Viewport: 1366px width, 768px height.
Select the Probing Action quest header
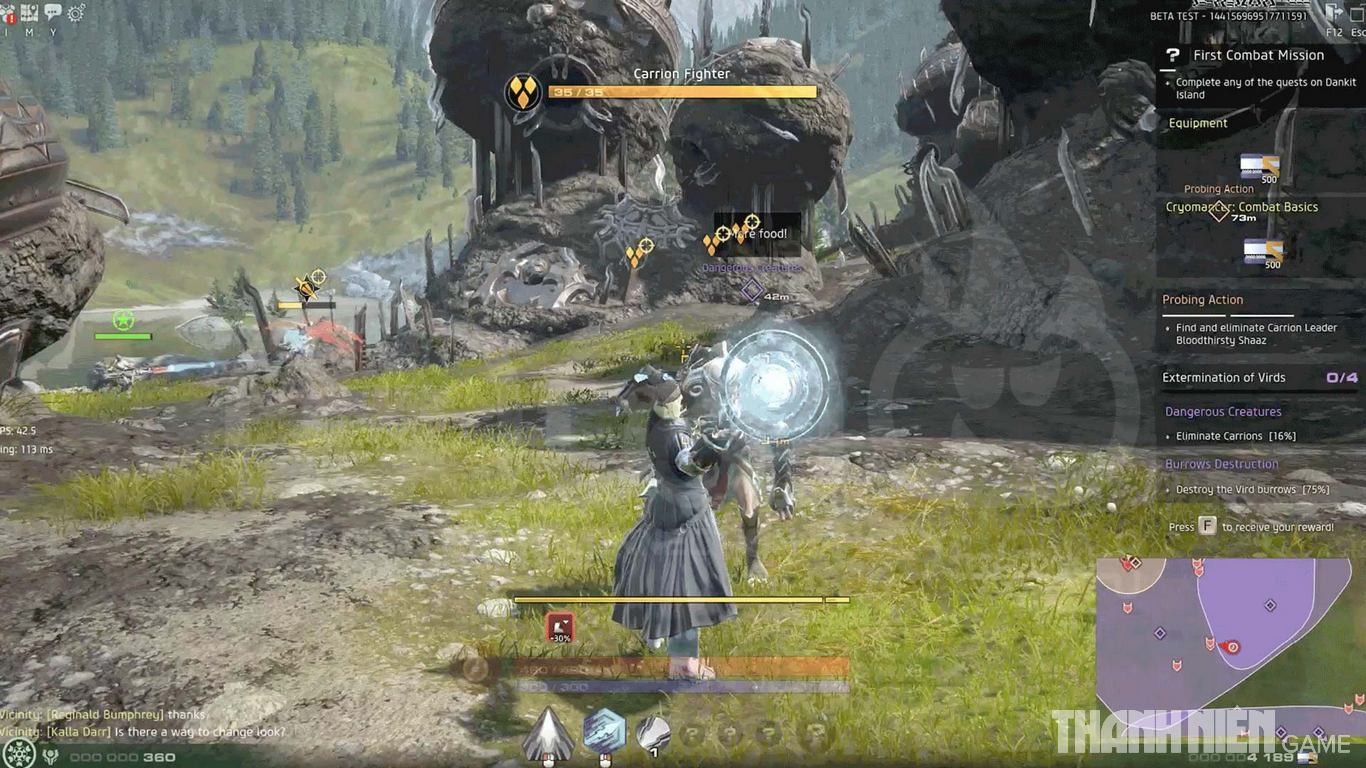tap(1202, 299)
